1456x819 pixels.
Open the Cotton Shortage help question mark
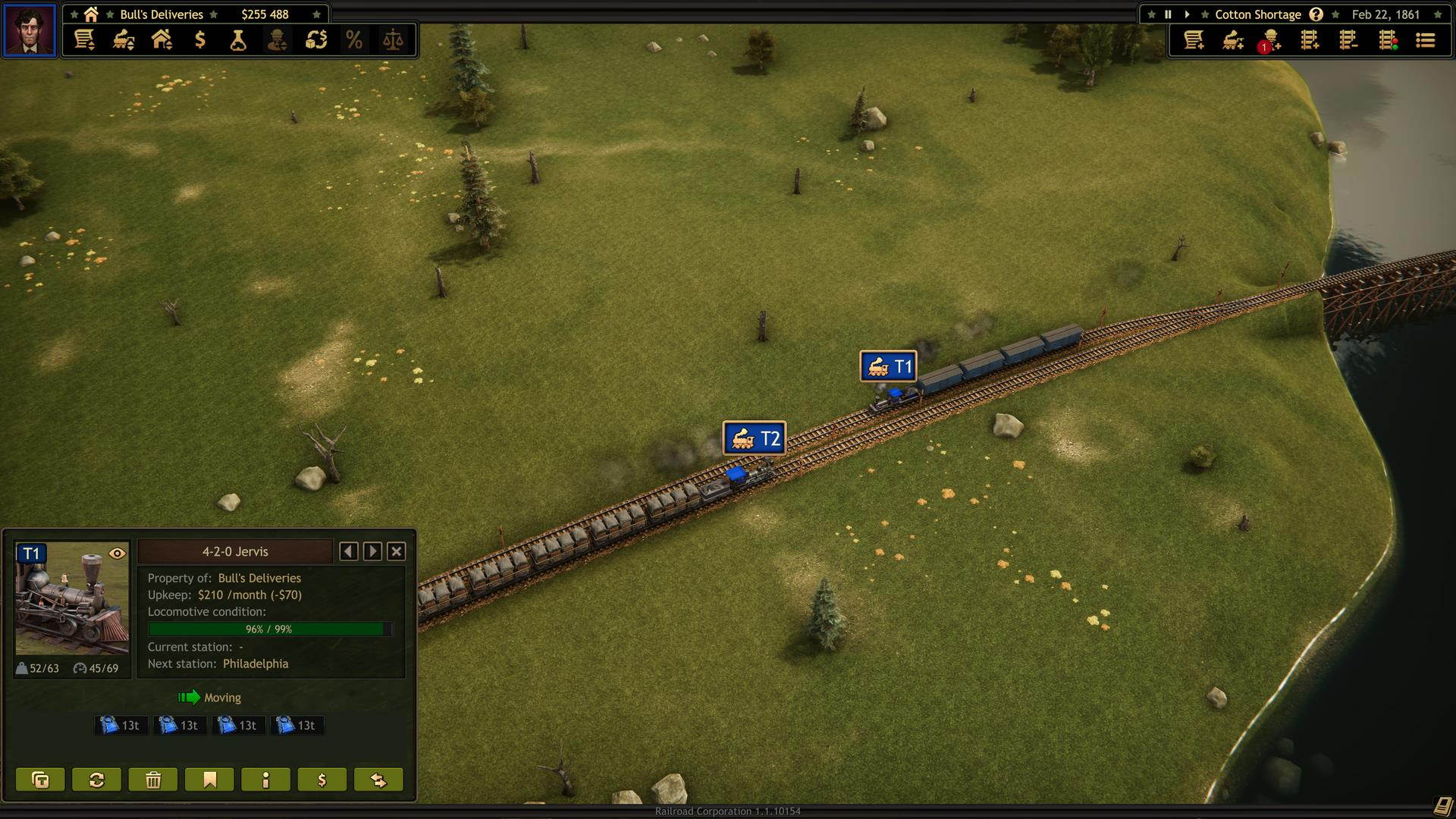point(1316,14)
